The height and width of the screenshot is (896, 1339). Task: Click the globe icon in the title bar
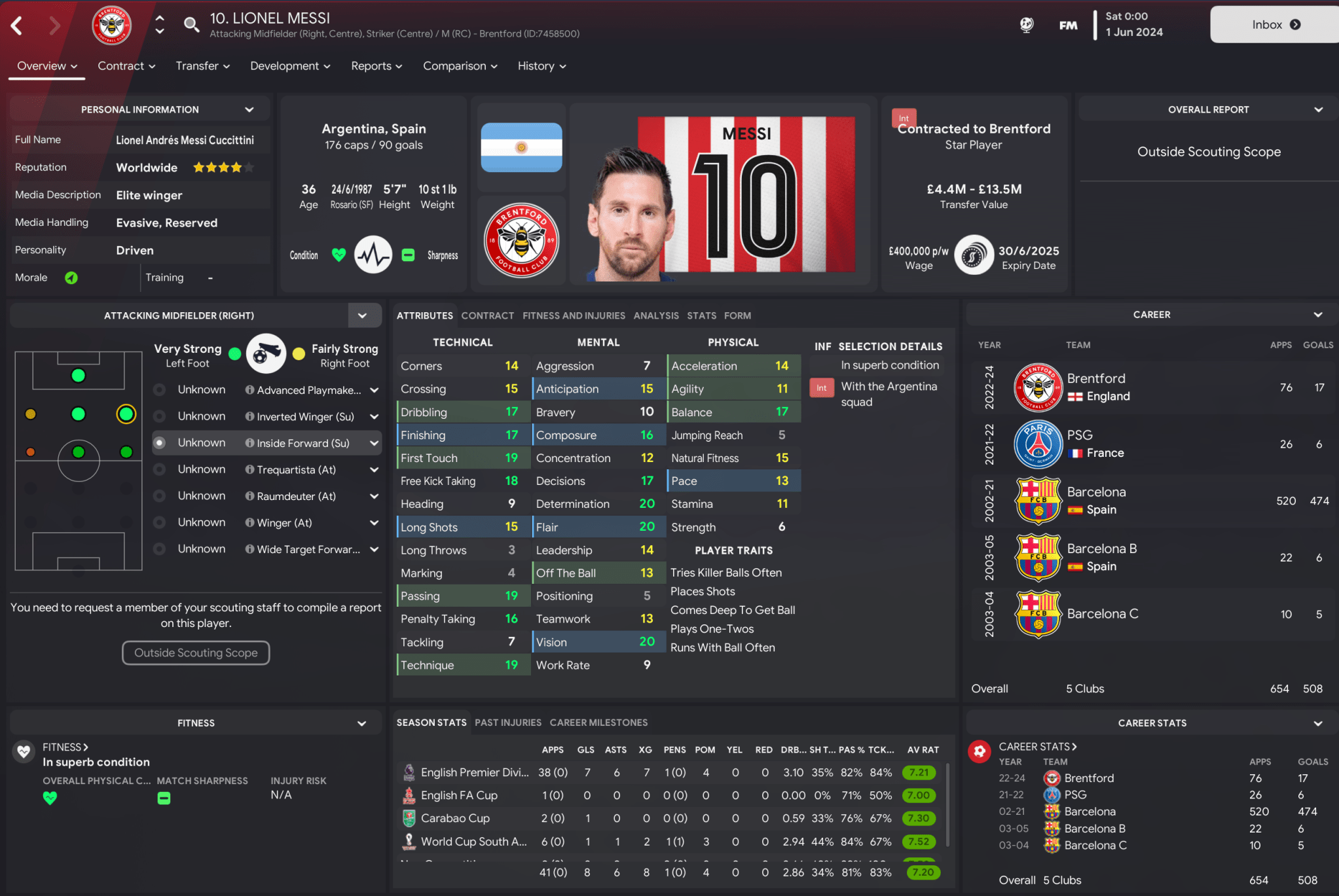1026,24
